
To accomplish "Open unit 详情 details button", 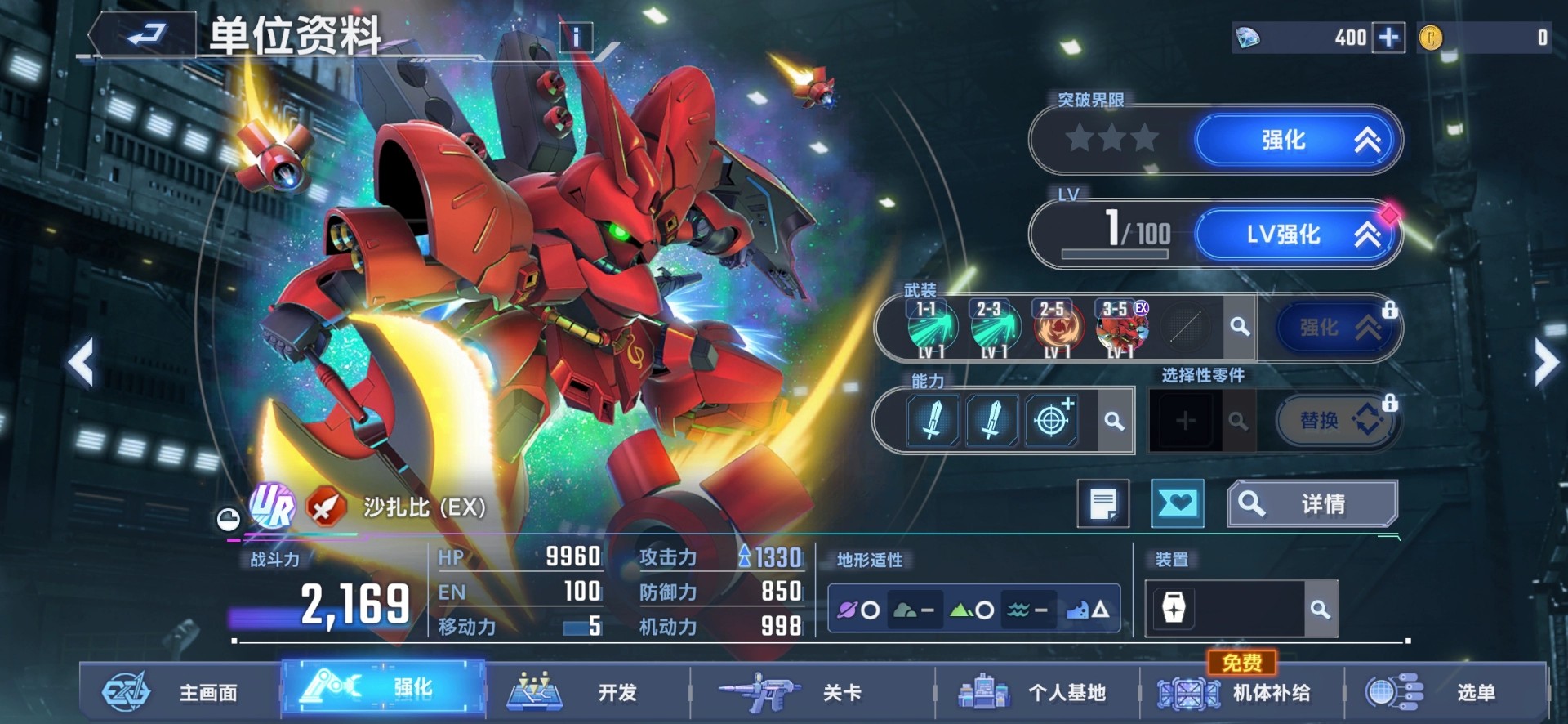I will click(1312, 503).
